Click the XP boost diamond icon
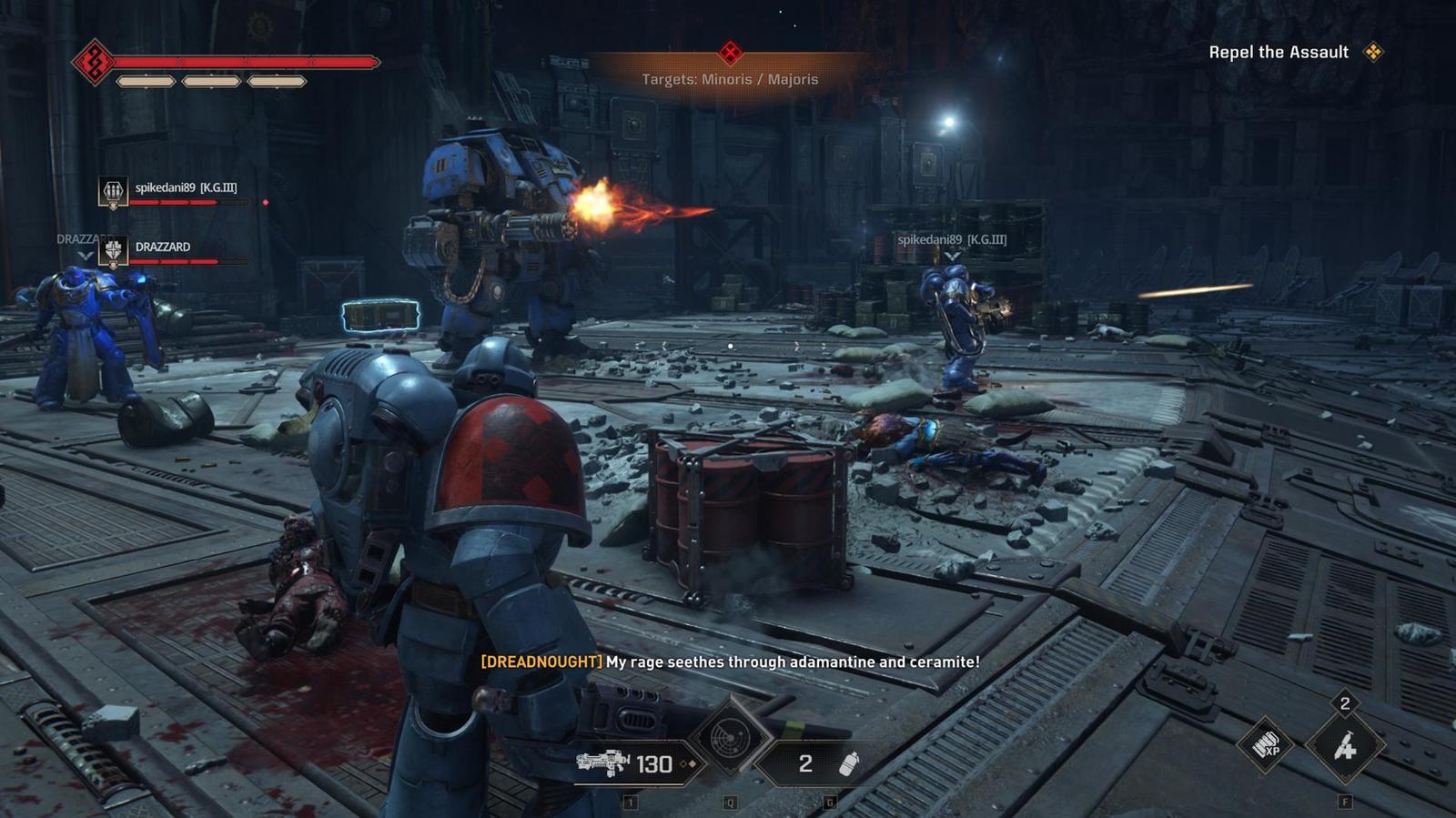Screen dimensions: 1456x818 coord(1265,746)
